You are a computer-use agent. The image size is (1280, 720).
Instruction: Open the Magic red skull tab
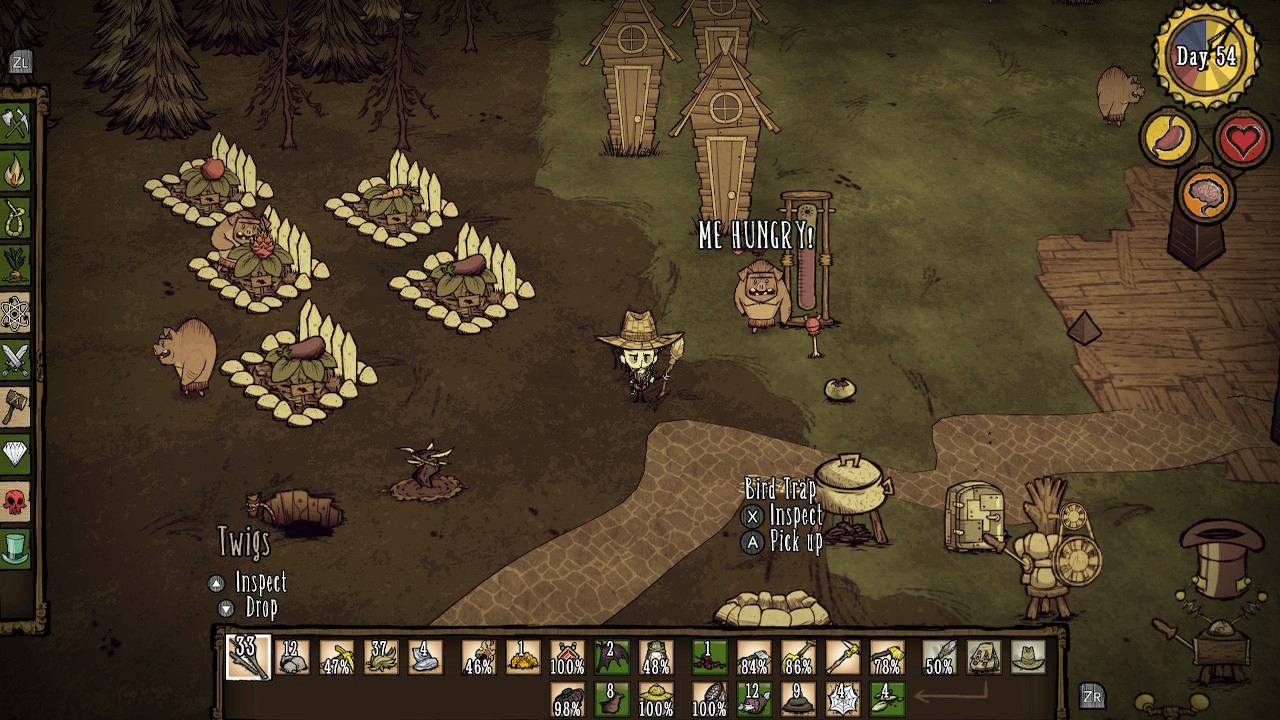click(16, 501)
